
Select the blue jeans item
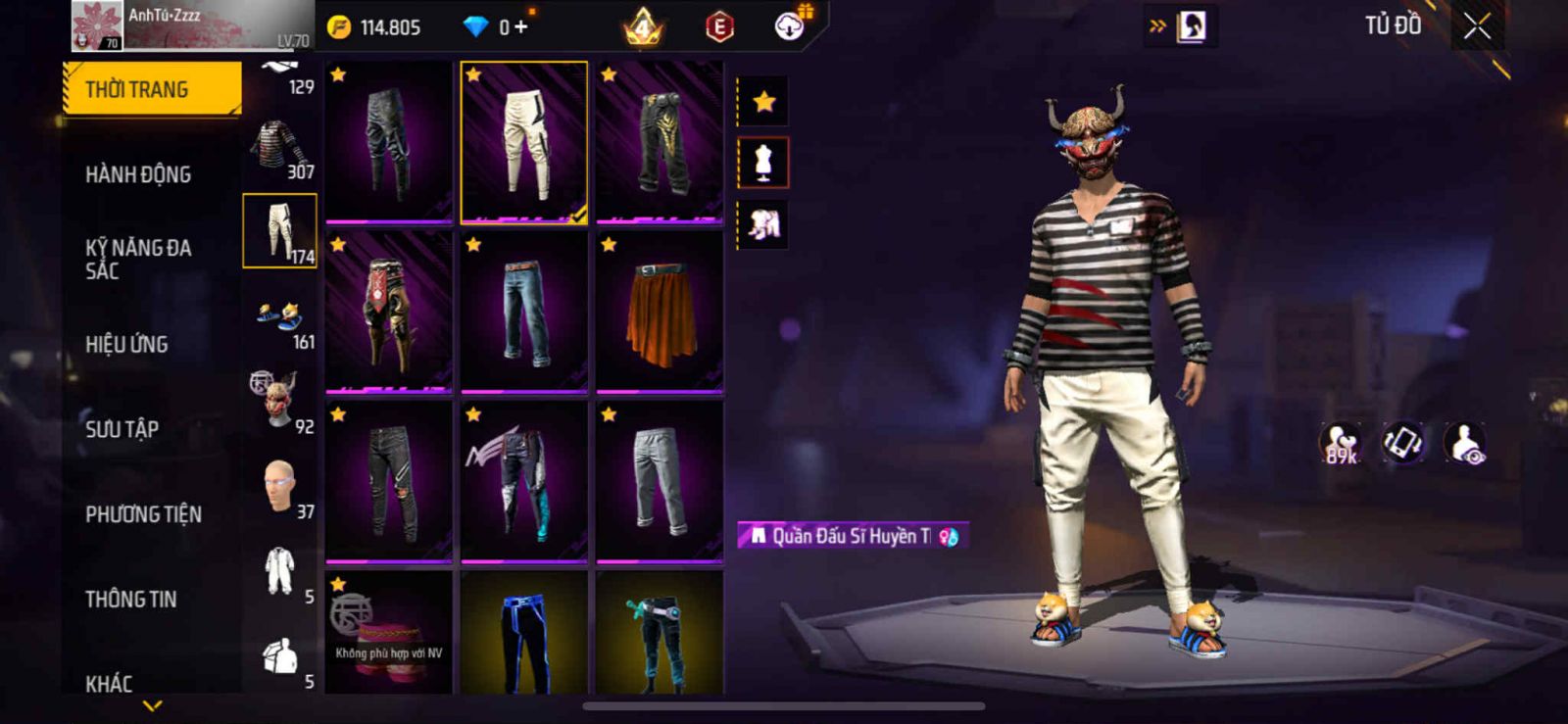tap(524, 314)
